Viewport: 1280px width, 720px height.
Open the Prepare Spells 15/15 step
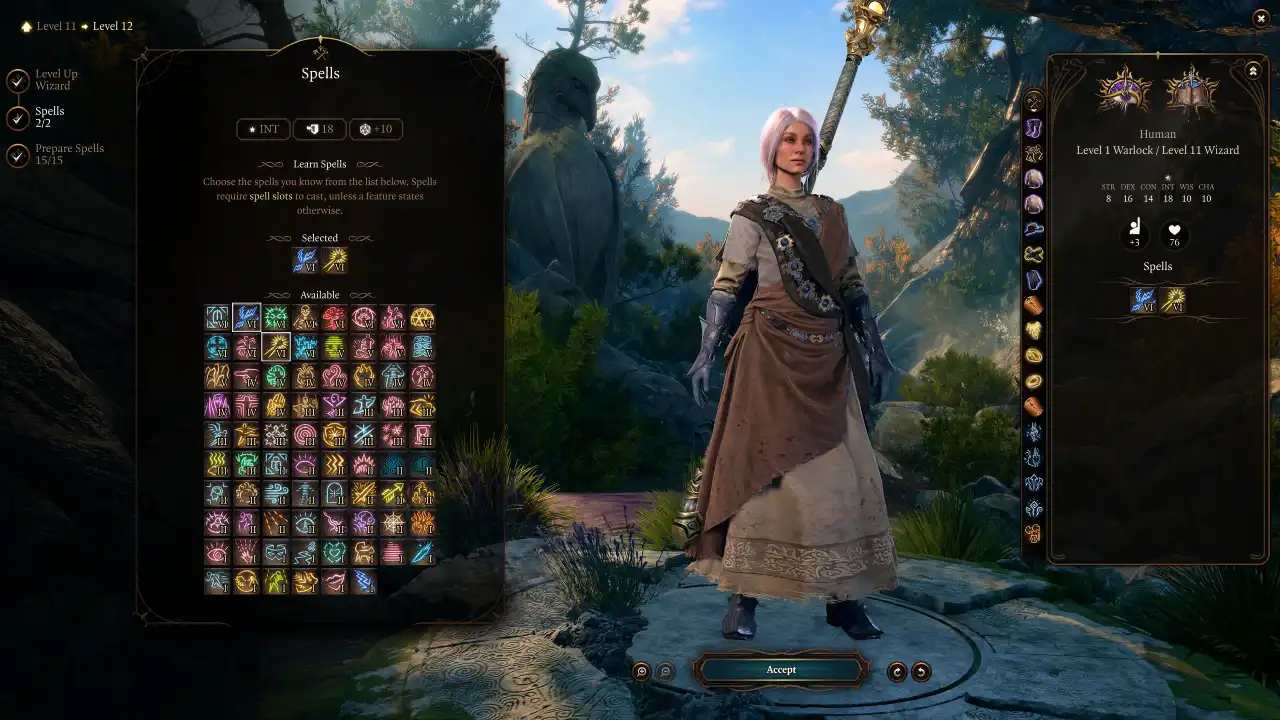(18, 155)
